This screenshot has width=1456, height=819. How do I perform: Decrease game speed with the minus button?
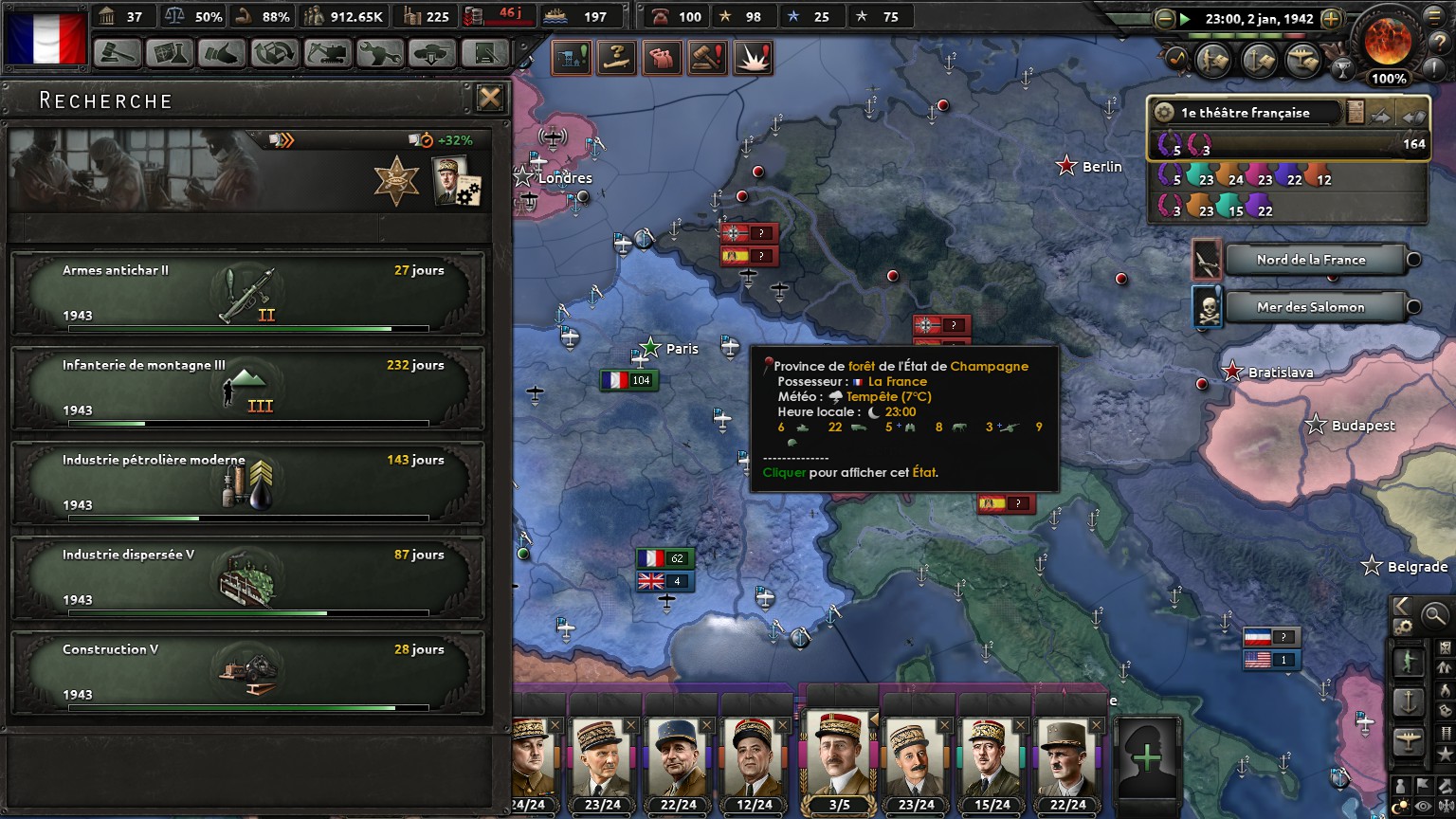1164,18
